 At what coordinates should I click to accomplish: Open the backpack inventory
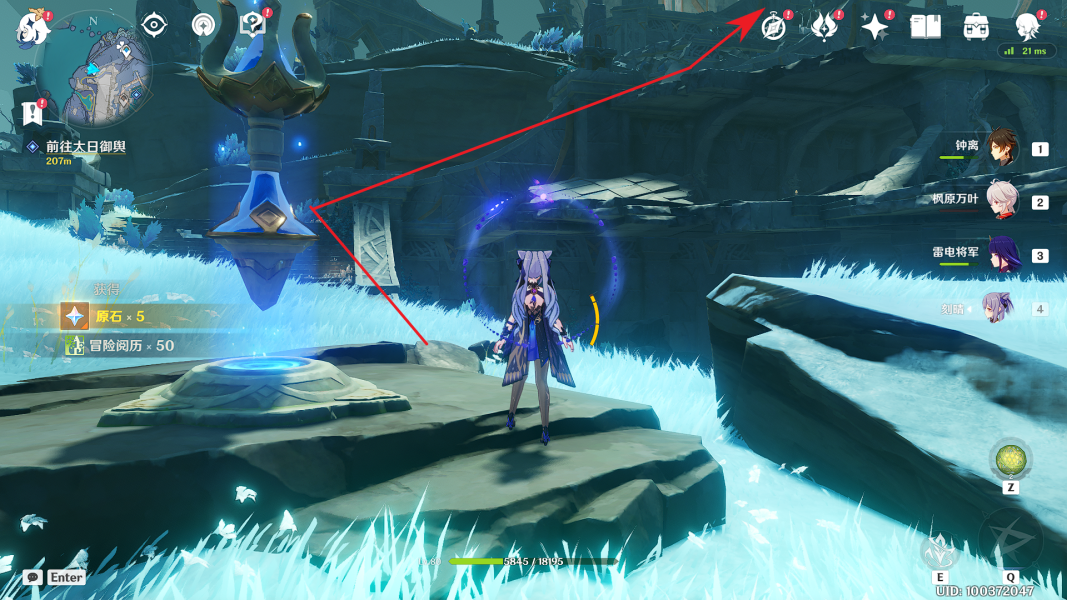click(x=977, y=27)
